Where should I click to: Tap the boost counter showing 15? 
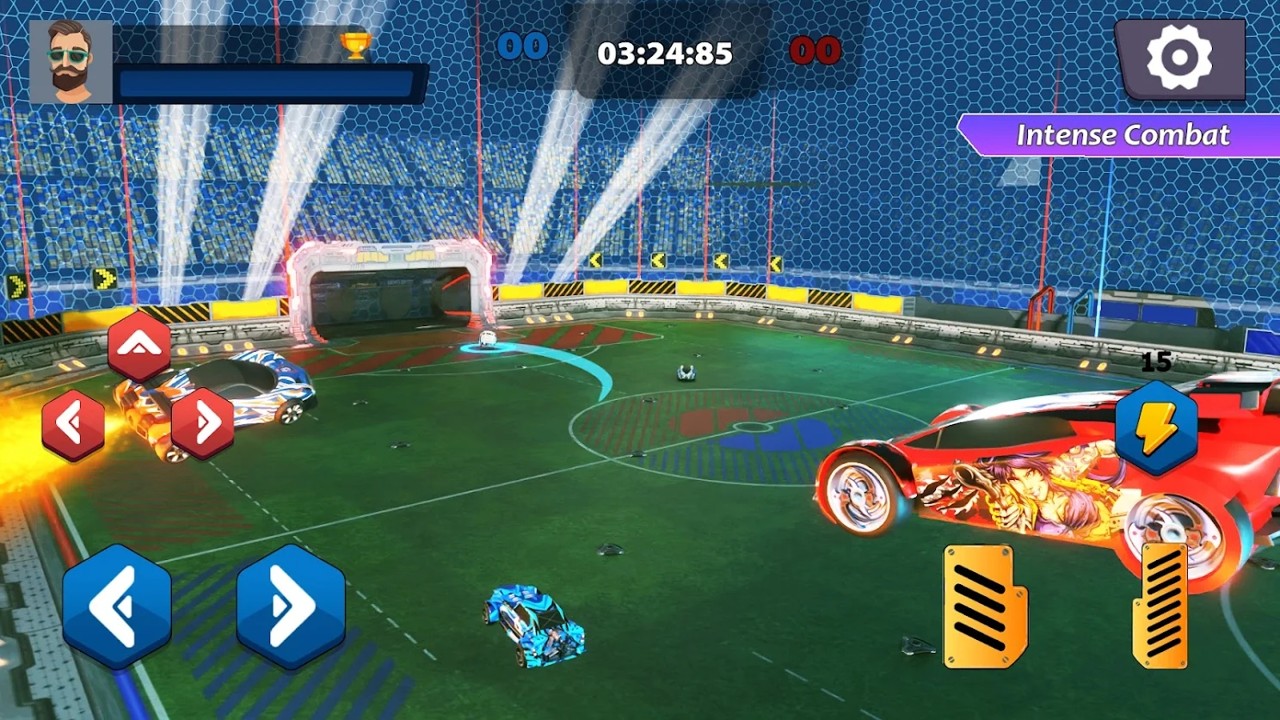1155,363
